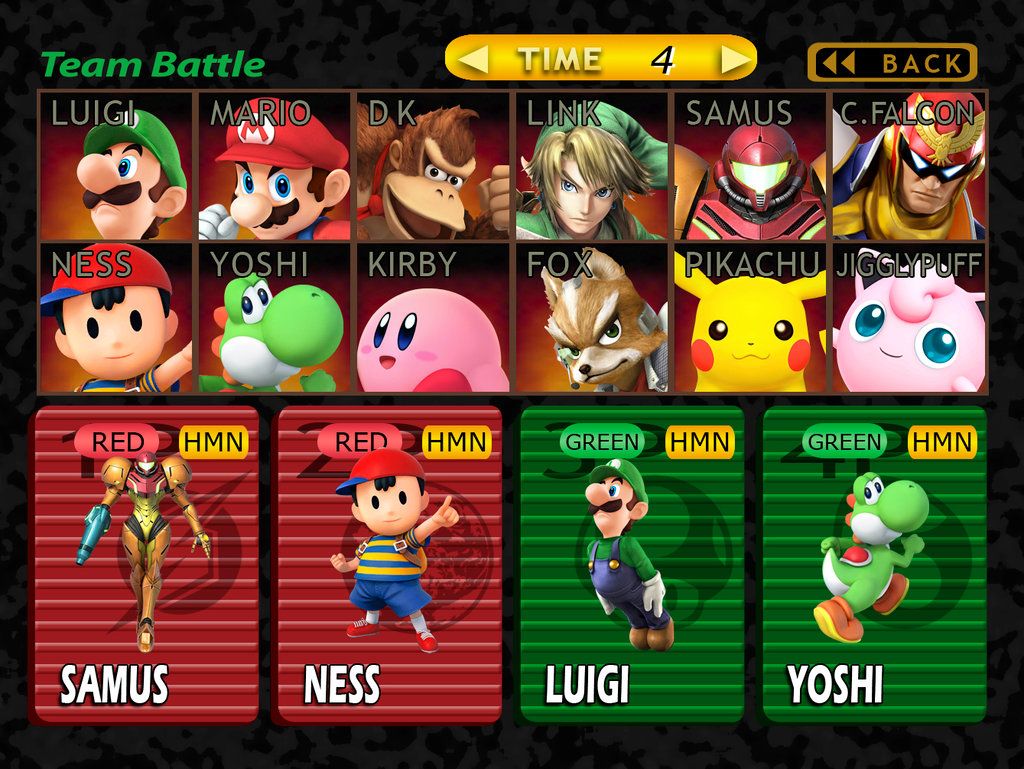Toggle HMN on the Ness player panel
The height and width of the screenshot is (769, 1024).
click(455, 441)
